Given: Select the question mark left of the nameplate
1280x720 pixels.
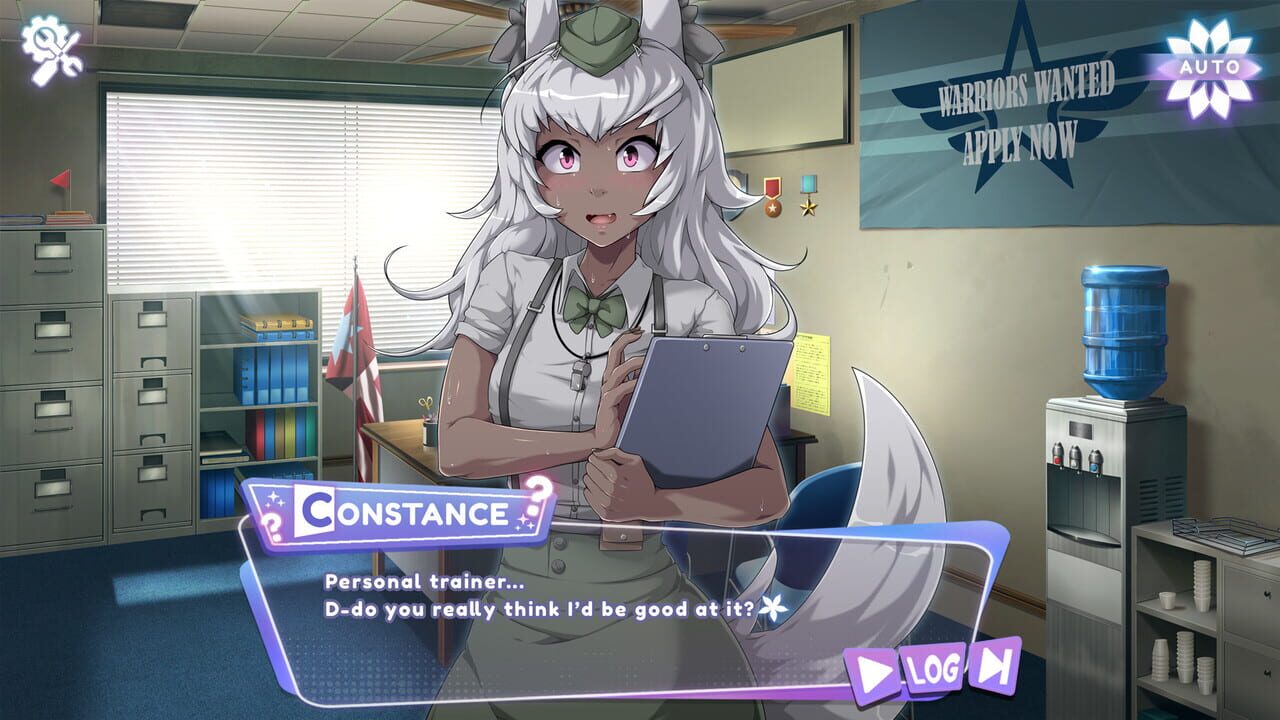Looking at the screenshot, I should click(x=272, y=526).
